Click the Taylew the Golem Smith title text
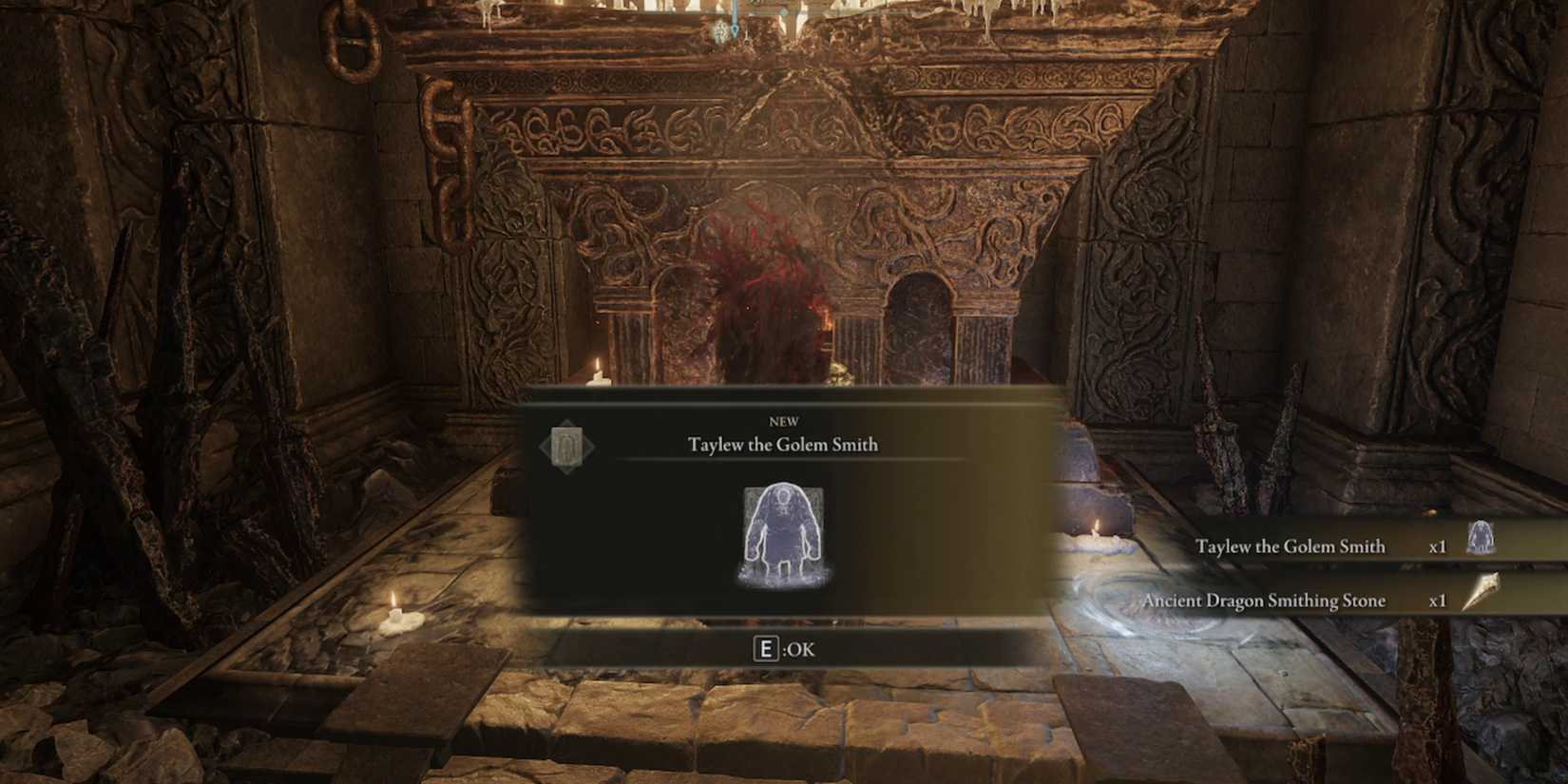The height and width of the screenshot is (784, 1568). click(782, 444)
